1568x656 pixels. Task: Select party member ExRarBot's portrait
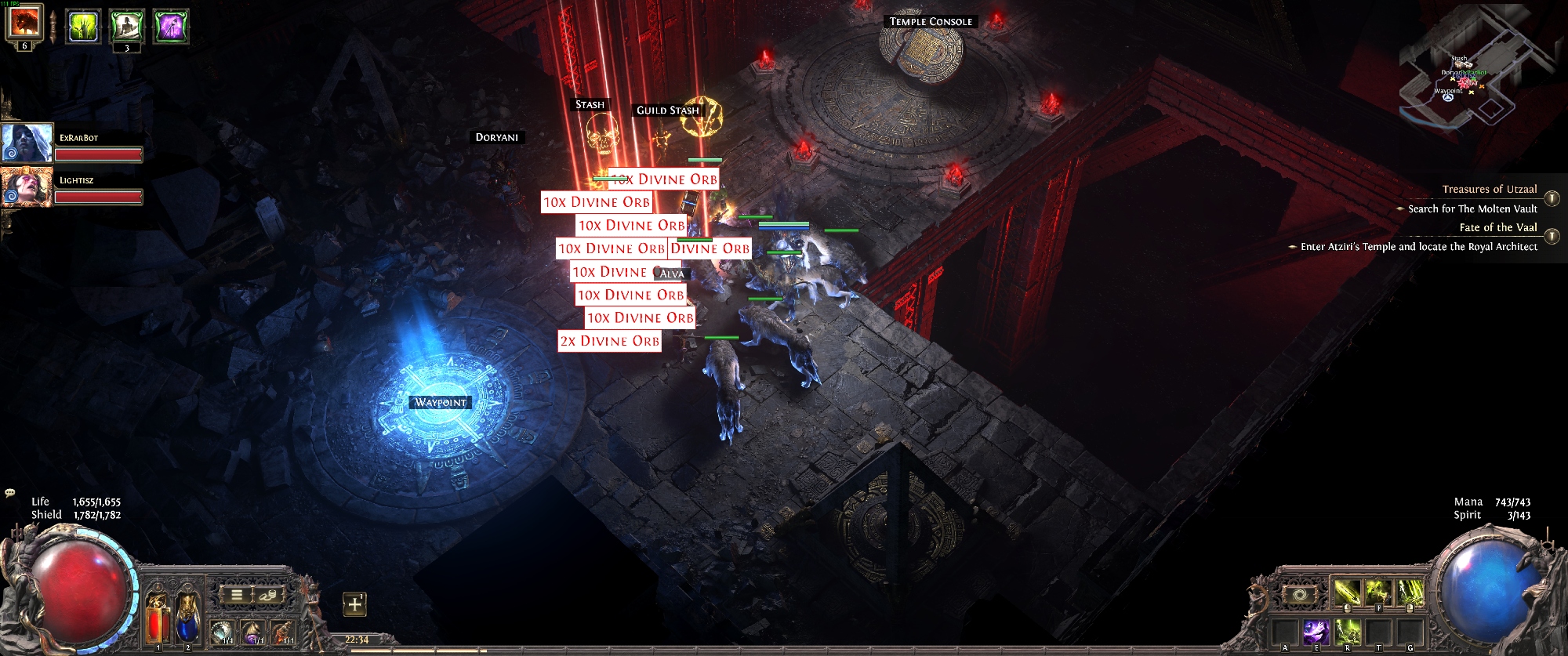coord(27,143)
